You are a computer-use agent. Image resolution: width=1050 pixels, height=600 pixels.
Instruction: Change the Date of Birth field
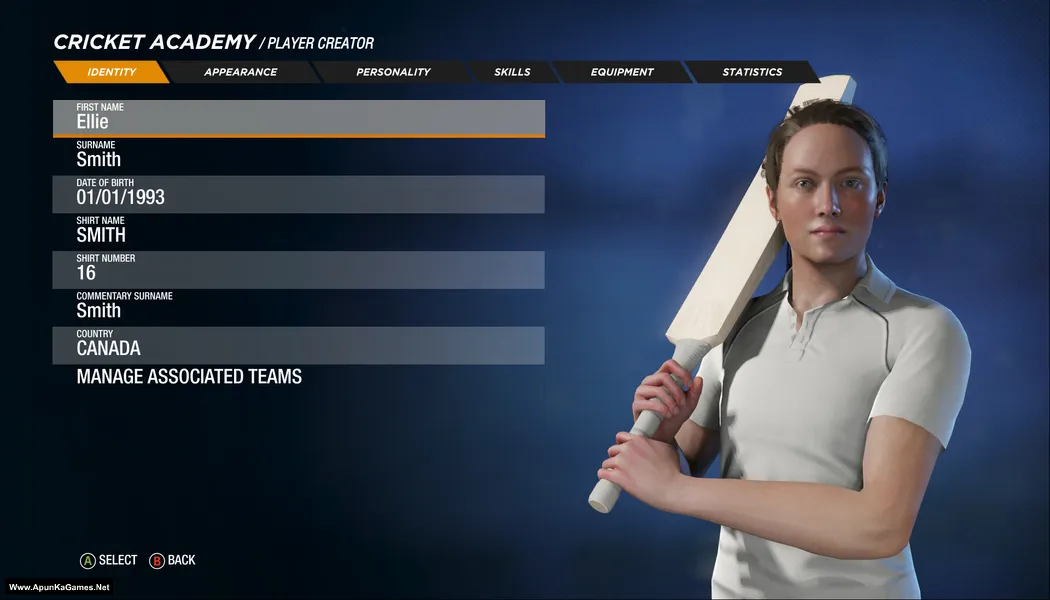pos(298,194)
